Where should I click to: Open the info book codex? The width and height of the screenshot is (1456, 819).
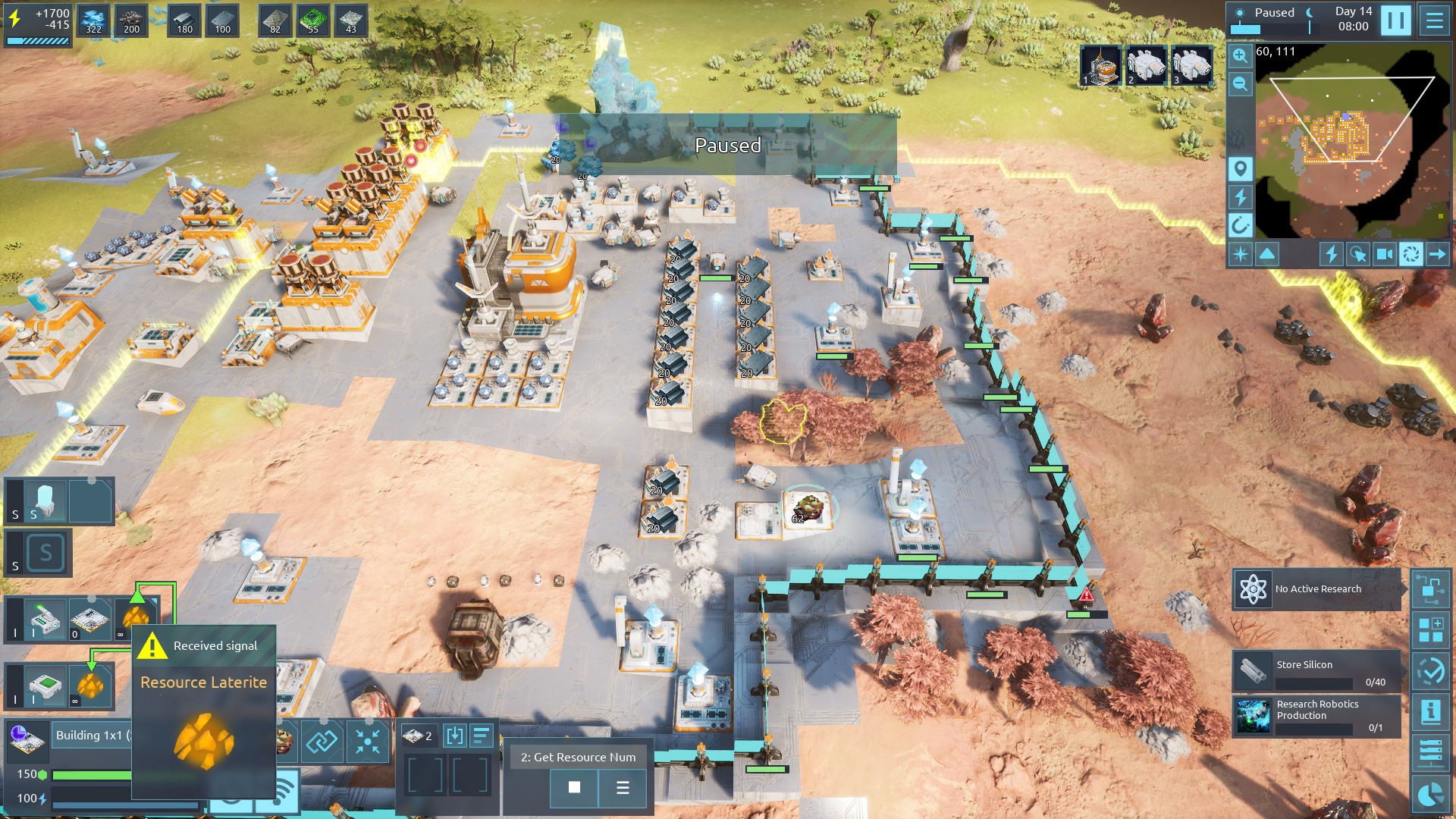point(1430,711)
